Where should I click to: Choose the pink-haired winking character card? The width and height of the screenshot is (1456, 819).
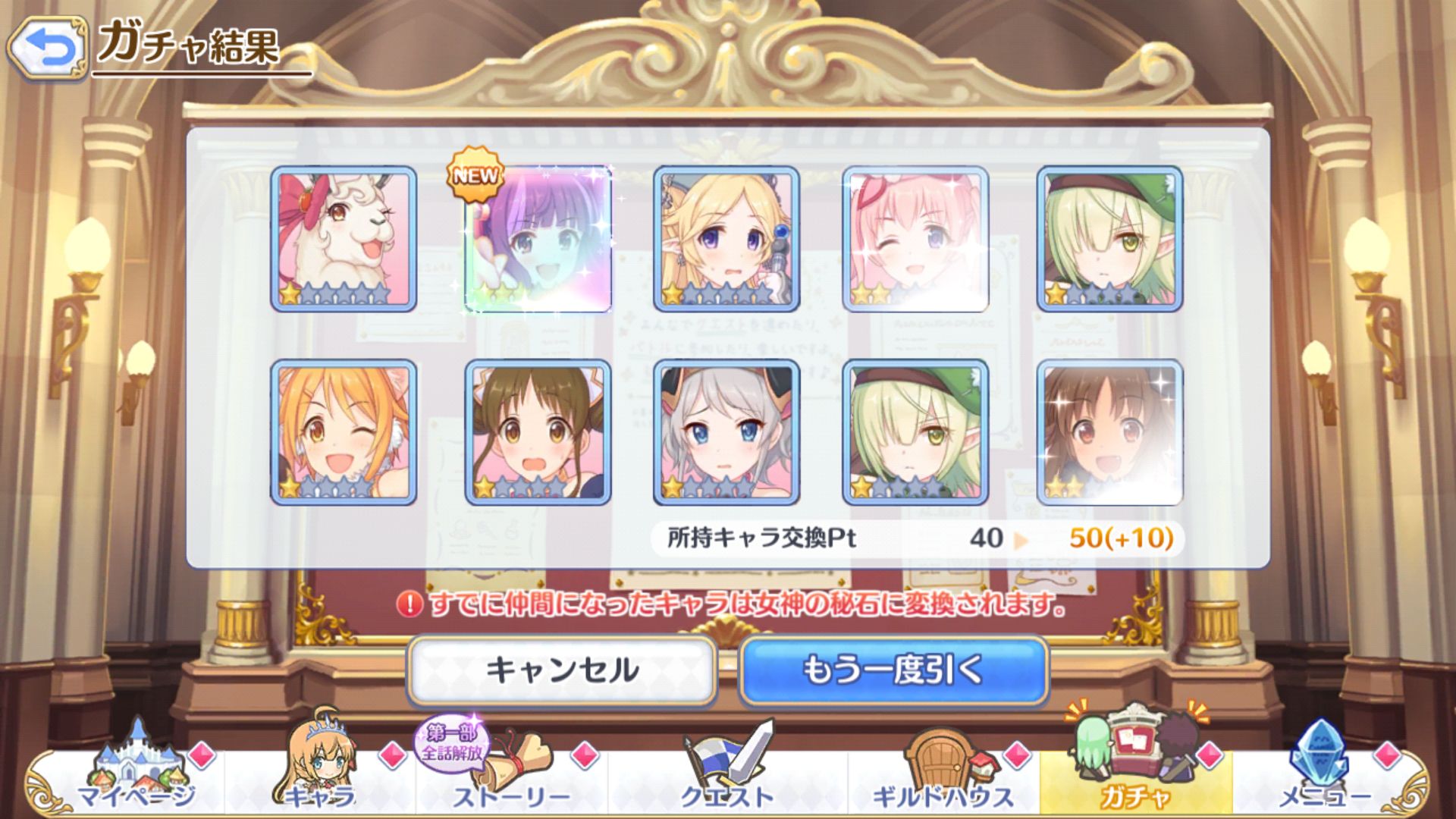pyautogui.click(x=915, y=239)
